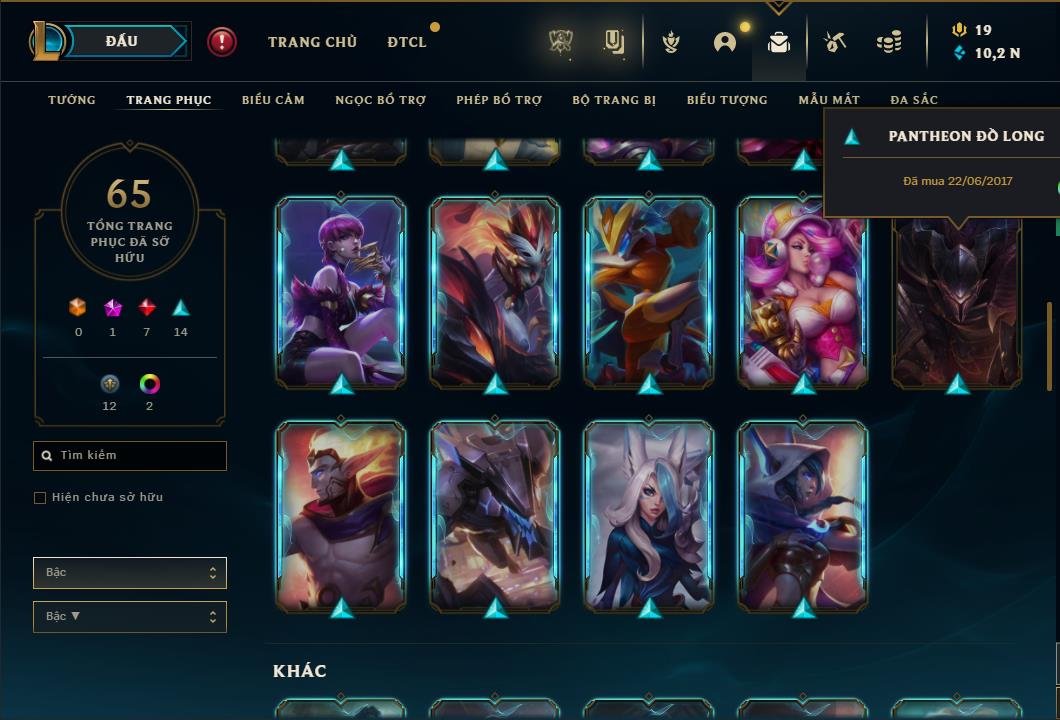Viewport: 1060px width, 720px height.
Task: Go to TRANG CHỦ home page
Action: click(312, 42)
